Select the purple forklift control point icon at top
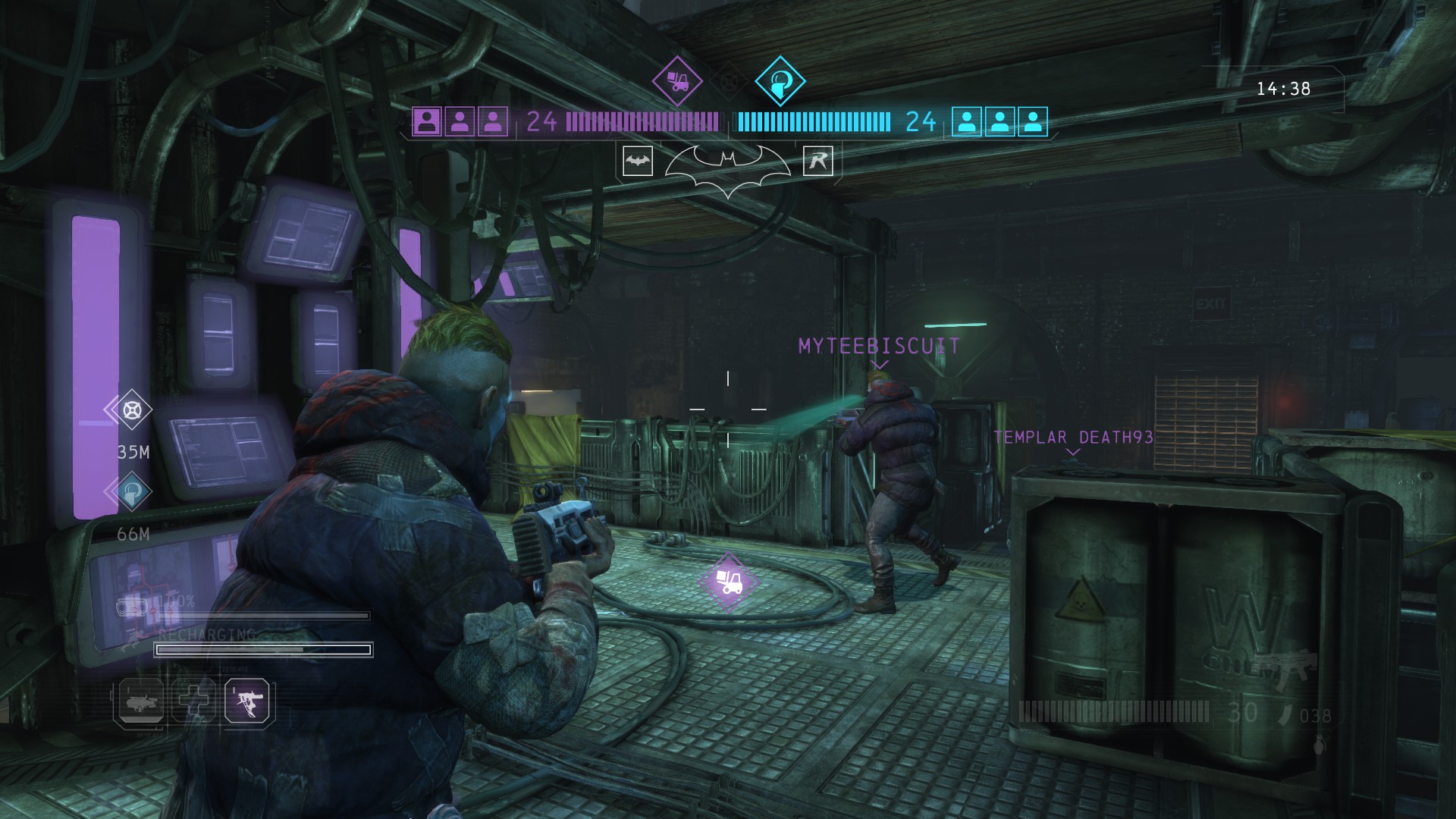The width and height of the screenshot is (1456, 819). coord(677,80)
